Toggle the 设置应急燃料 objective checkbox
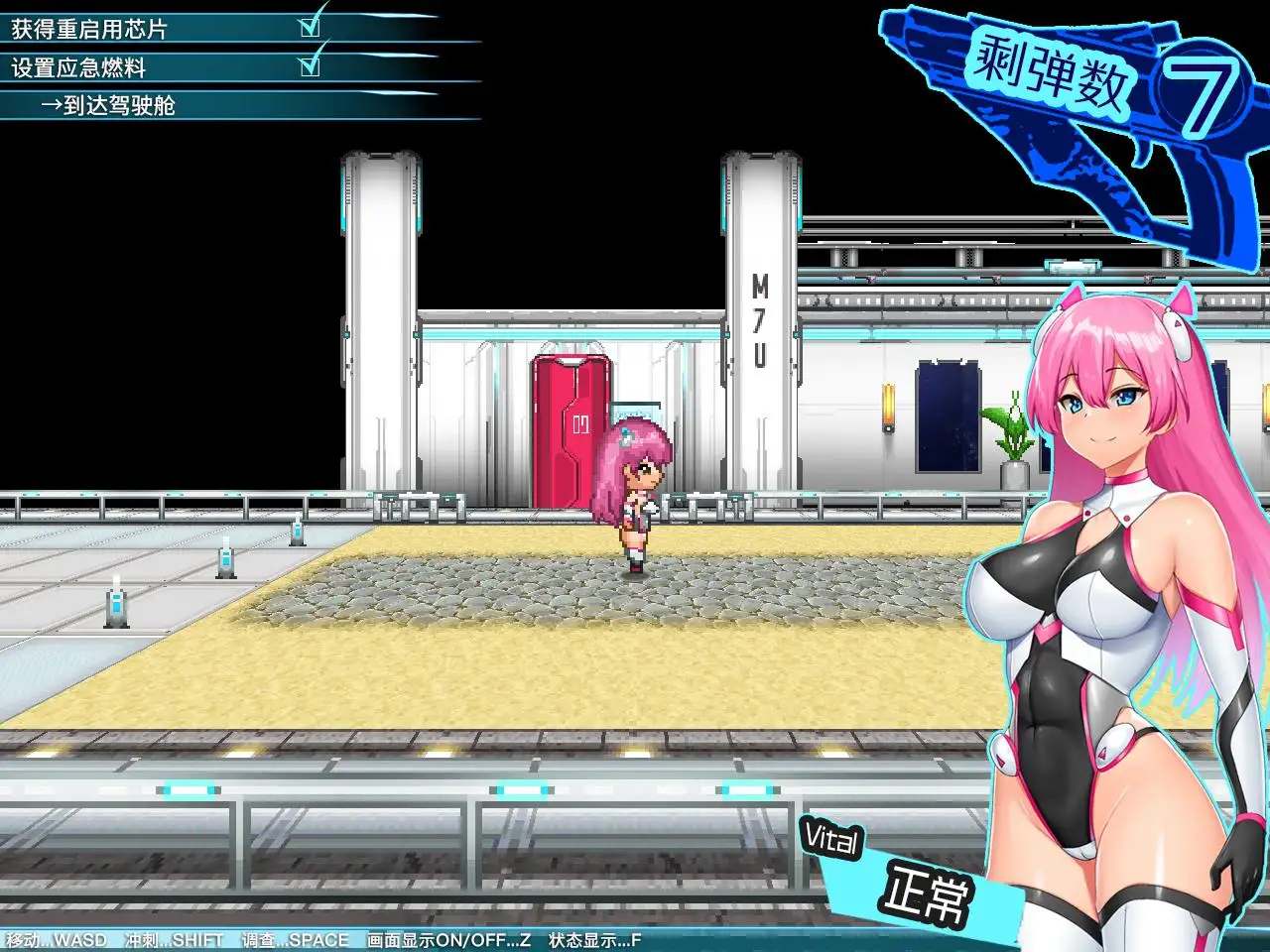This screenshot has width=1270, height=952. tap(311, 66)
